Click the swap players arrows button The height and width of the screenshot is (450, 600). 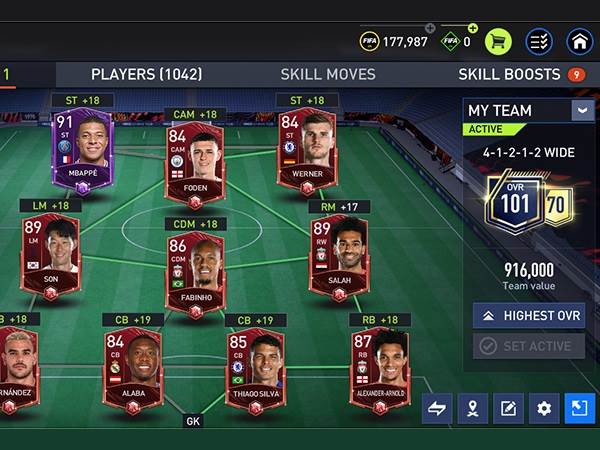click(436, 407)
